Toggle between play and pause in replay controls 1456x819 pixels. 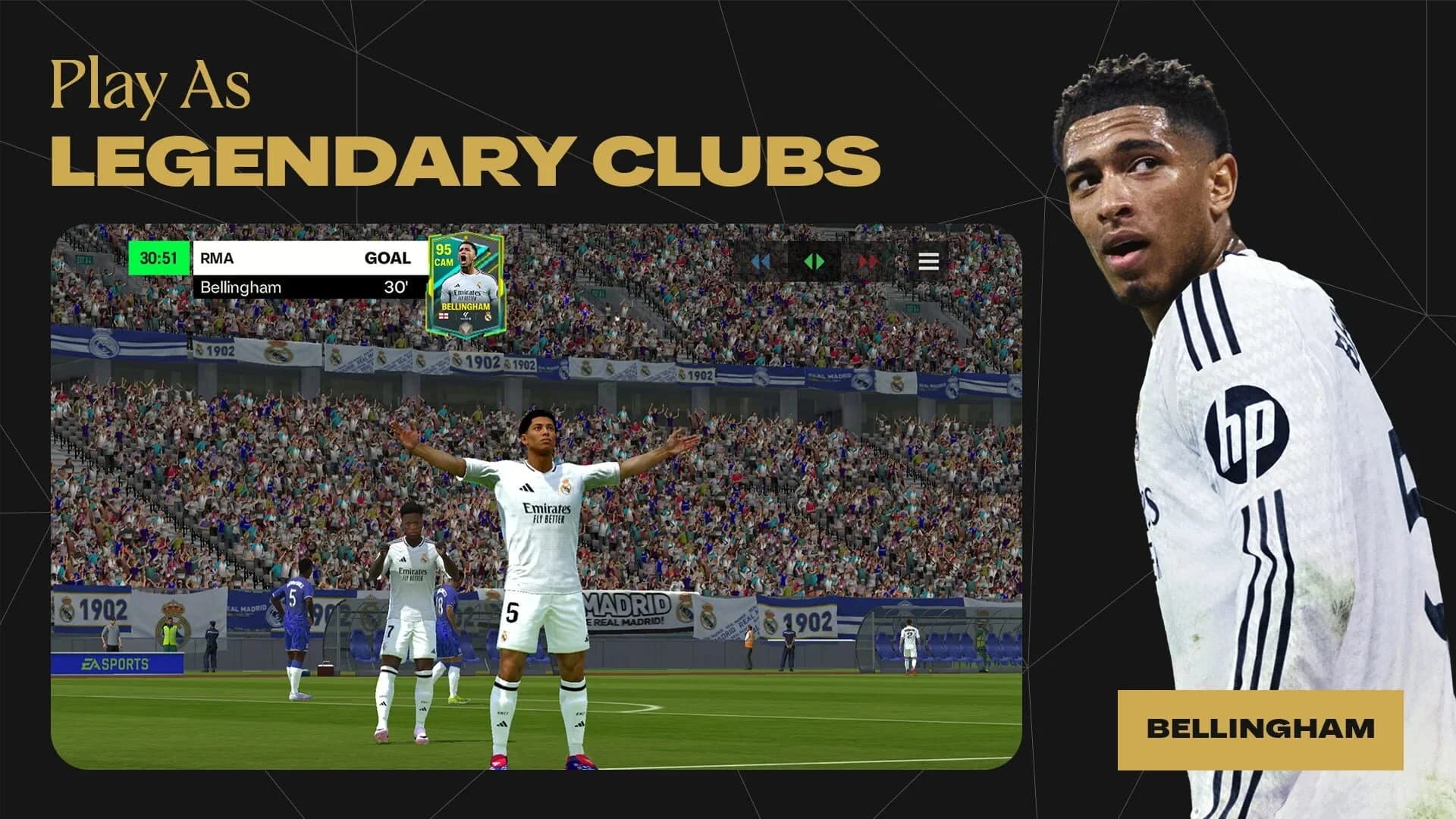click(x=814, y=262)
